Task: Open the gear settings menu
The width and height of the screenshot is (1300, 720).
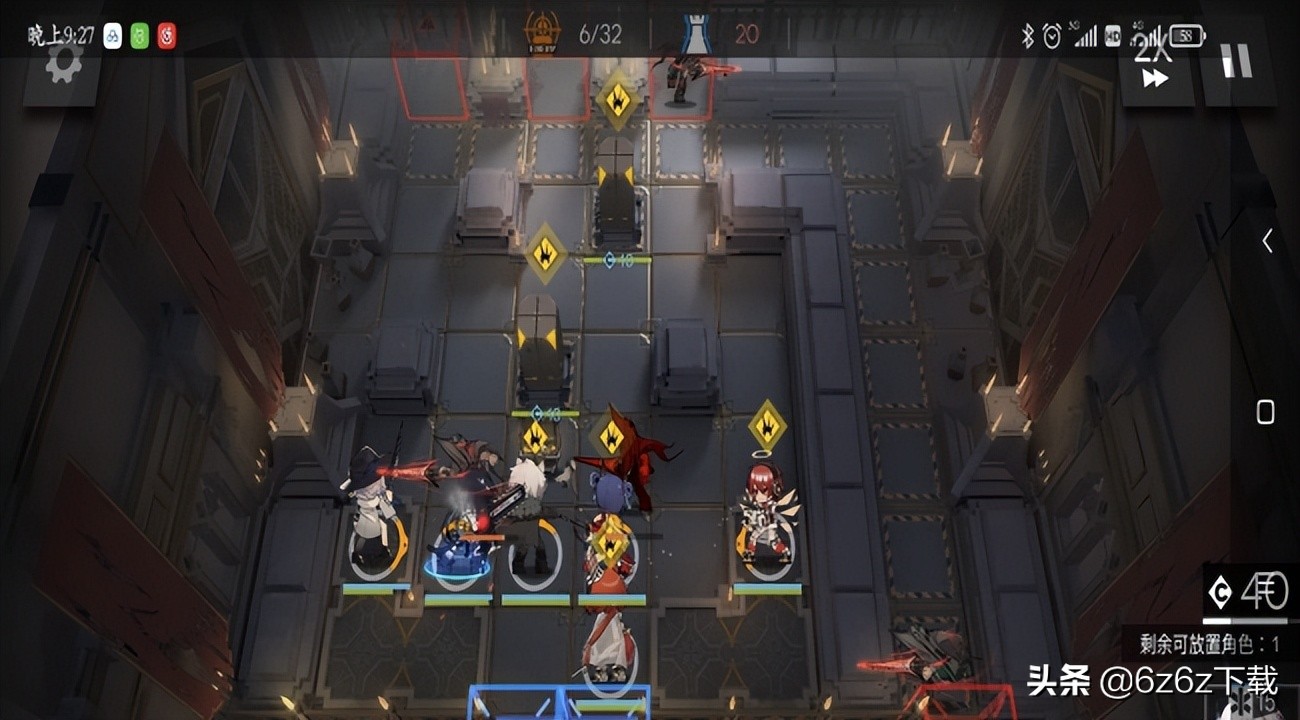Action: [x=63, y=66]
